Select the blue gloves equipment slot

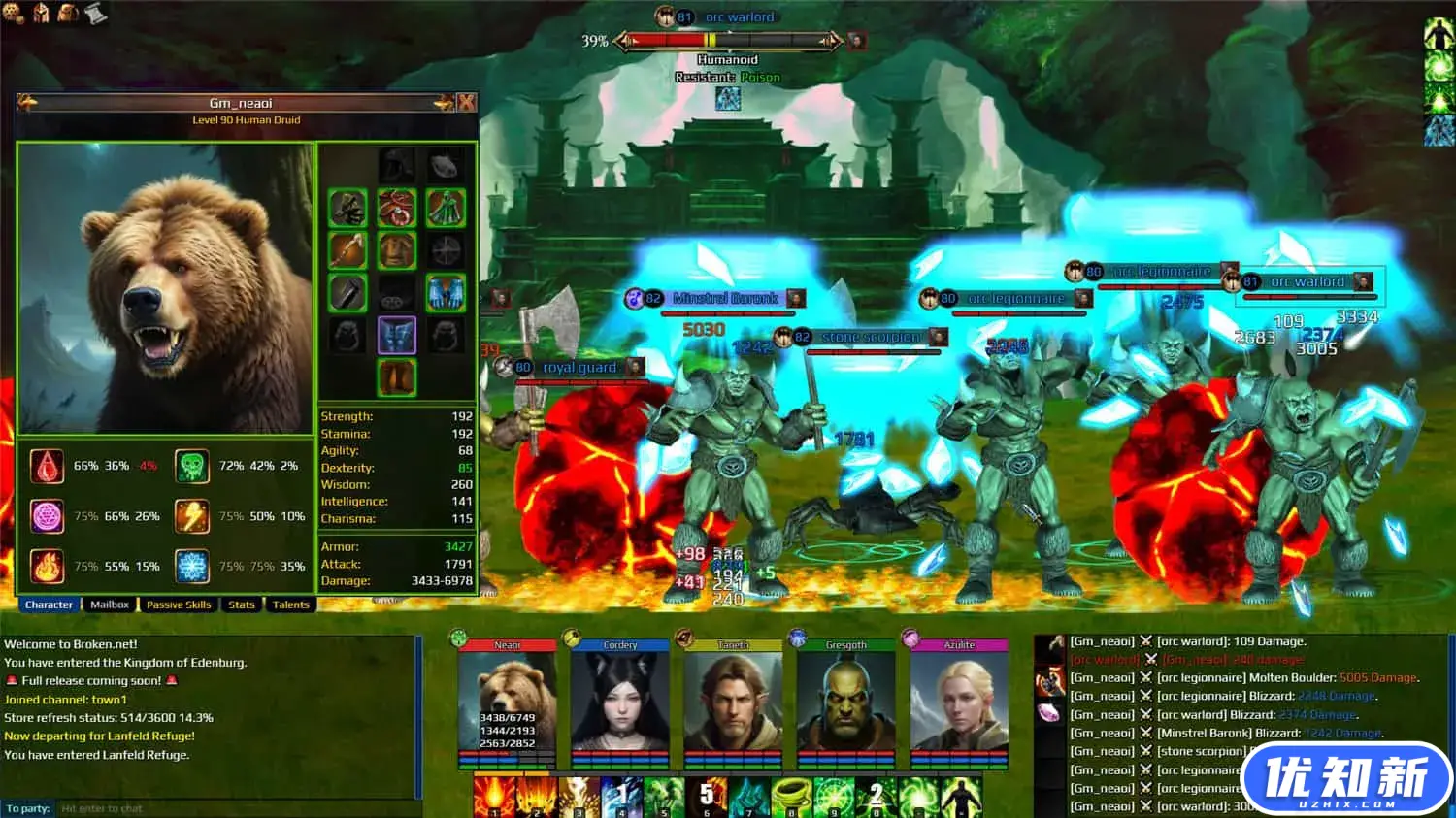(x=446, y=292)
